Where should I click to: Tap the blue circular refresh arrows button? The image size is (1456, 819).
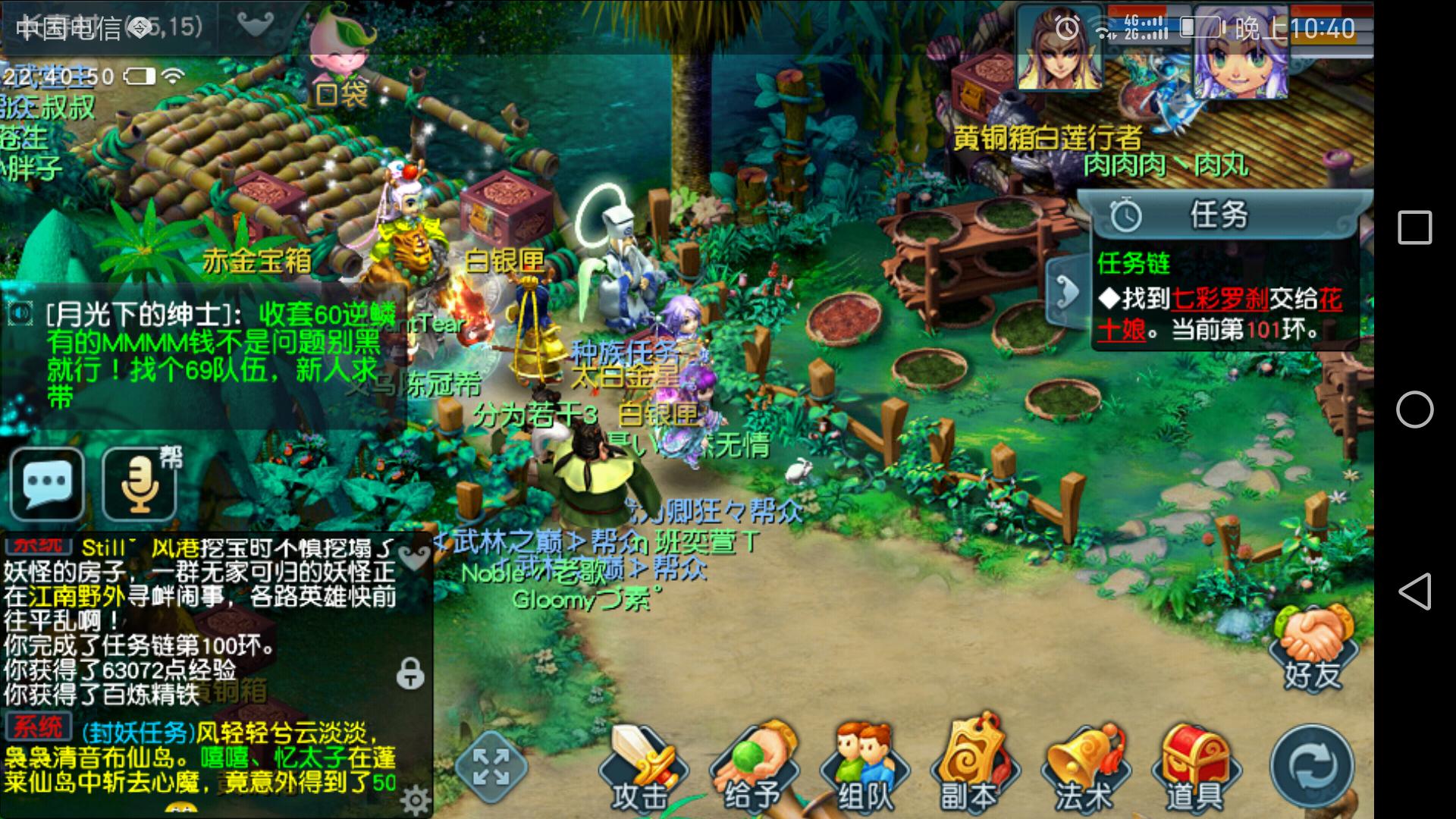point(1312,766)
